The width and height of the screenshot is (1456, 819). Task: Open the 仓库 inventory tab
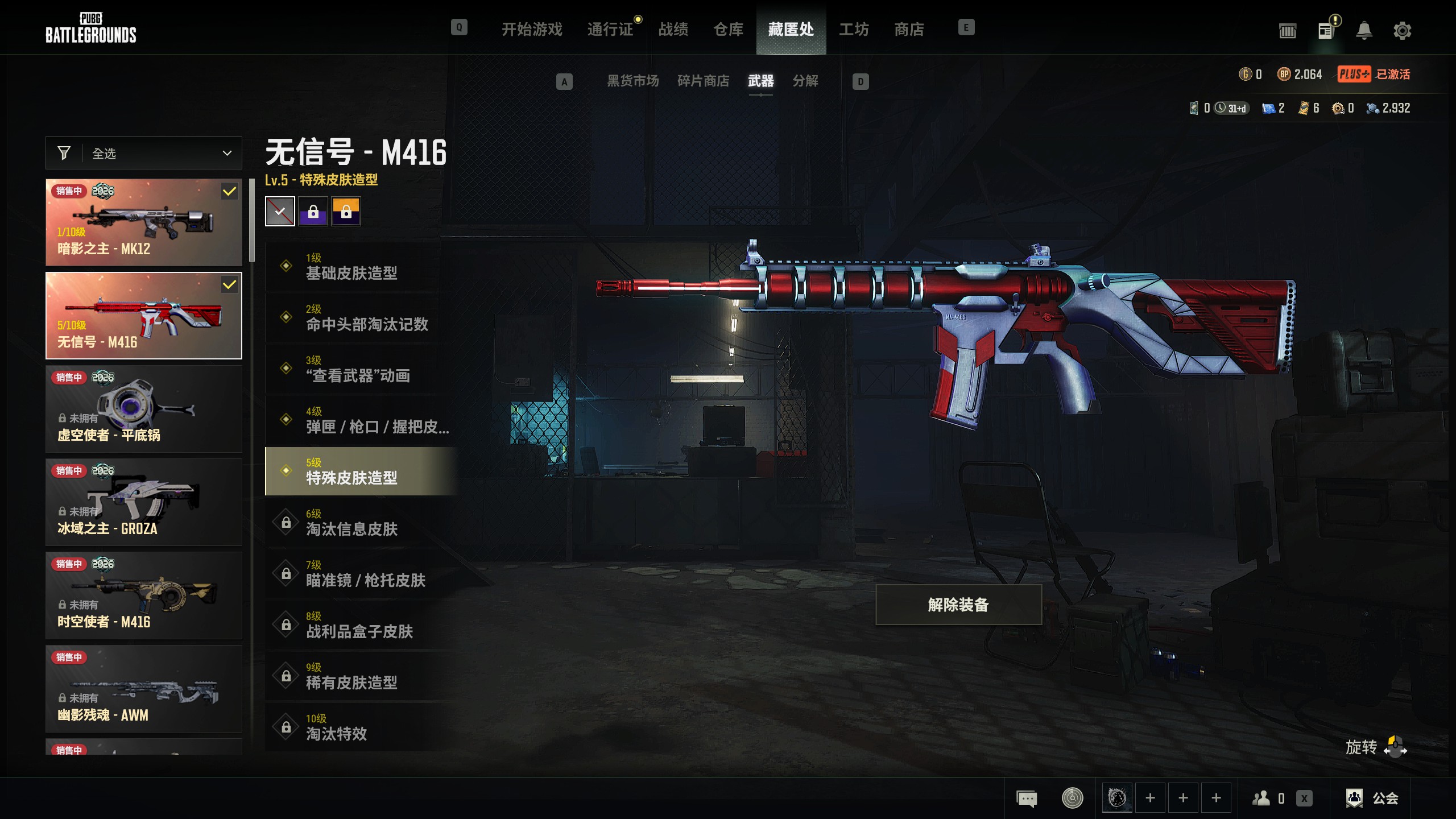click(x=728, y=29)
